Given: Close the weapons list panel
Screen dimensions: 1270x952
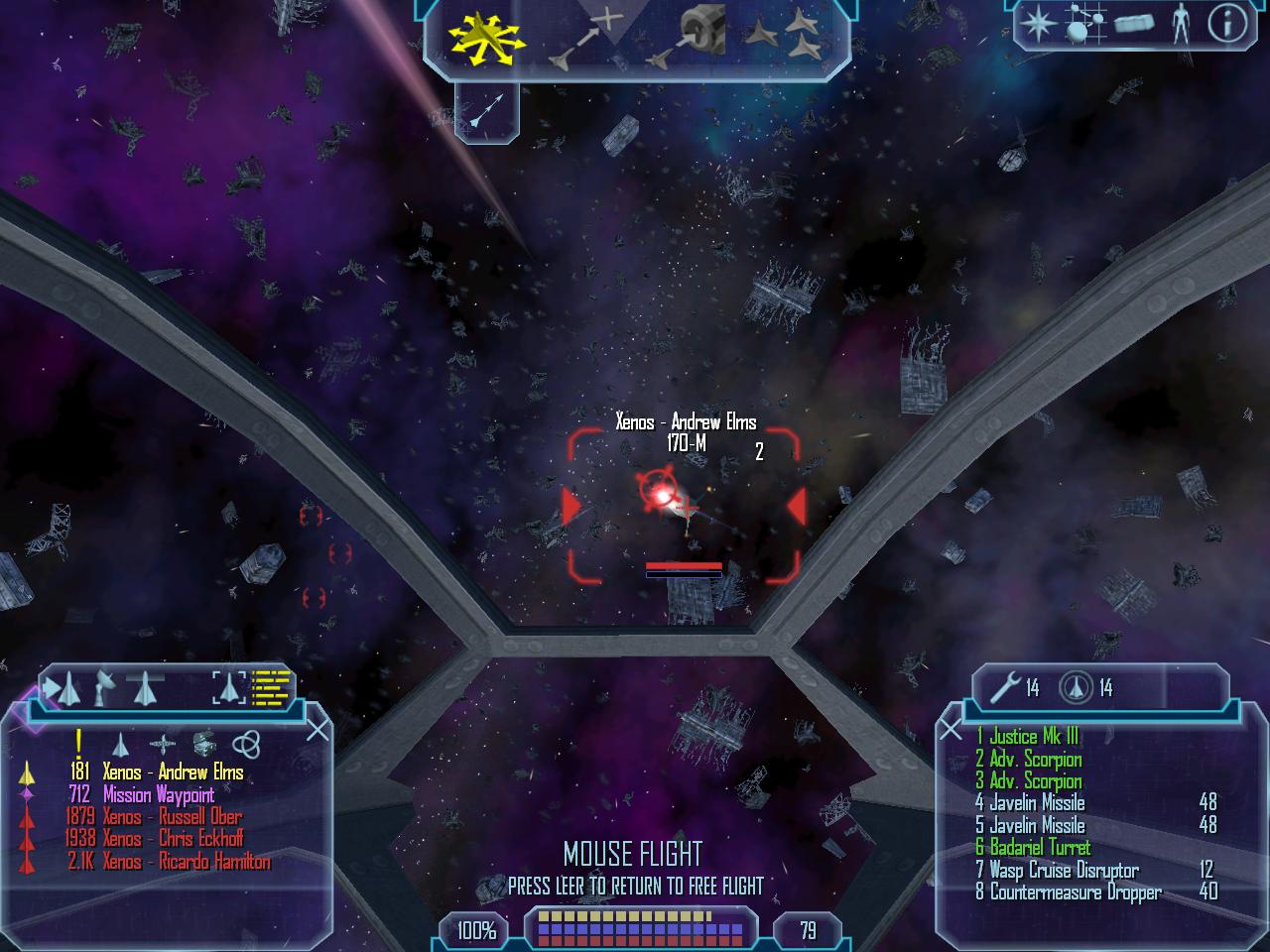Looking at the screenshot, I should tap(951, 730).
